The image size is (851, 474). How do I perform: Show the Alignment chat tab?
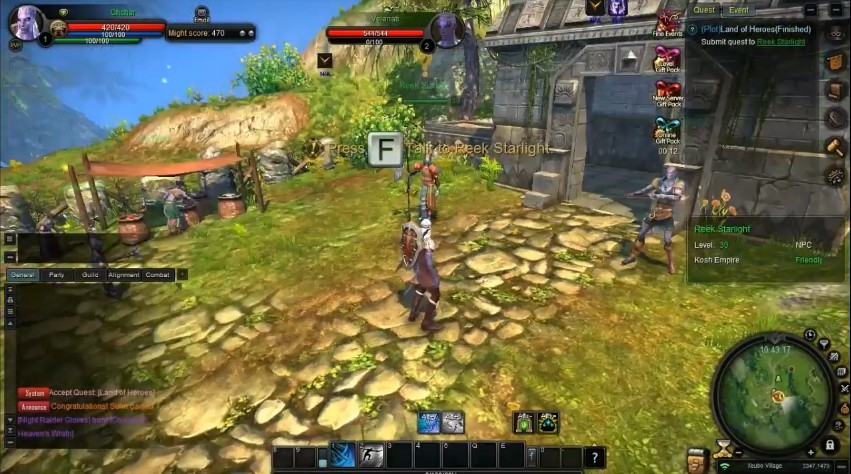[124, 274]
